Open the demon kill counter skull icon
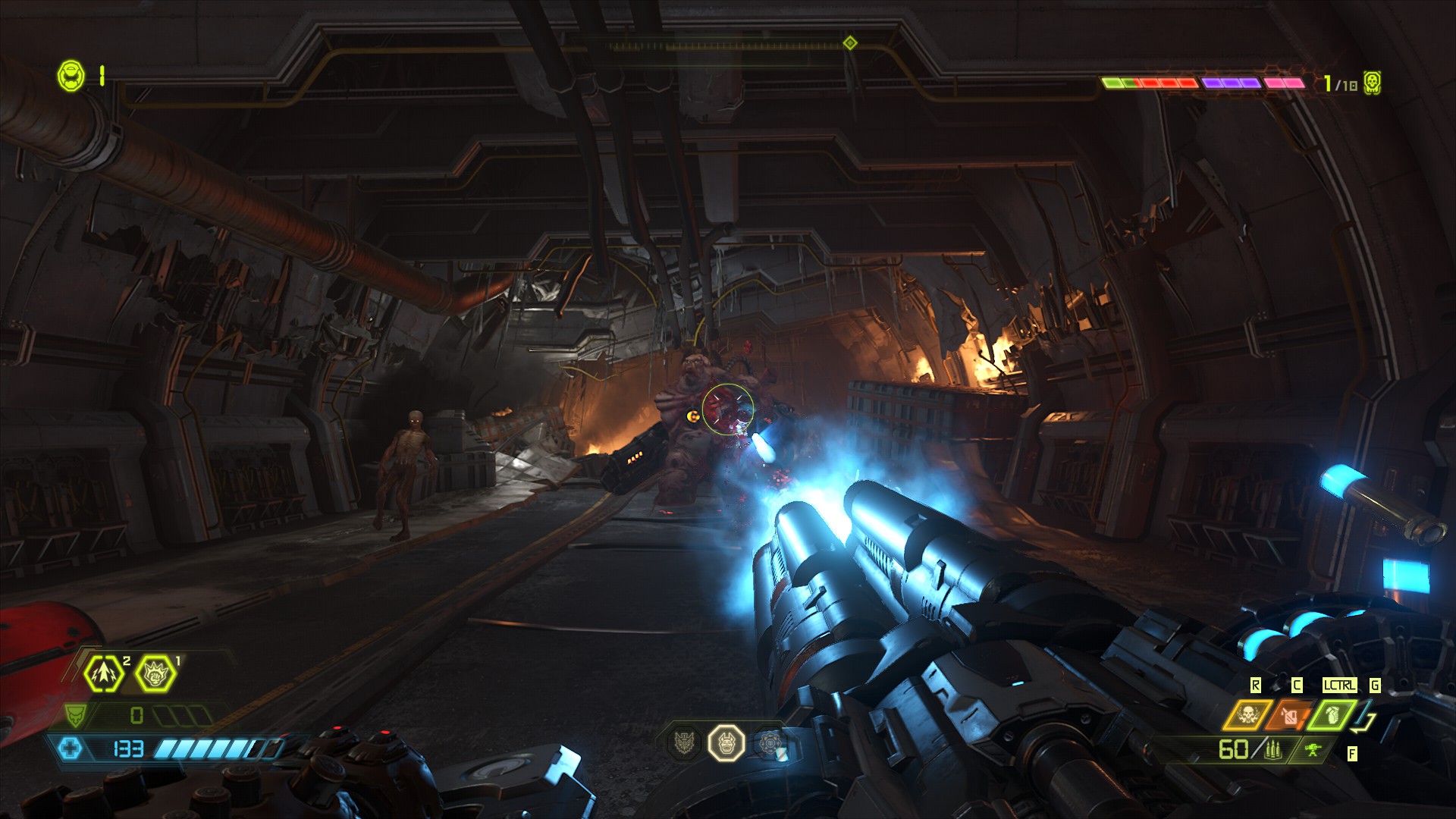1456x819 pixels. pos(1371,83)
